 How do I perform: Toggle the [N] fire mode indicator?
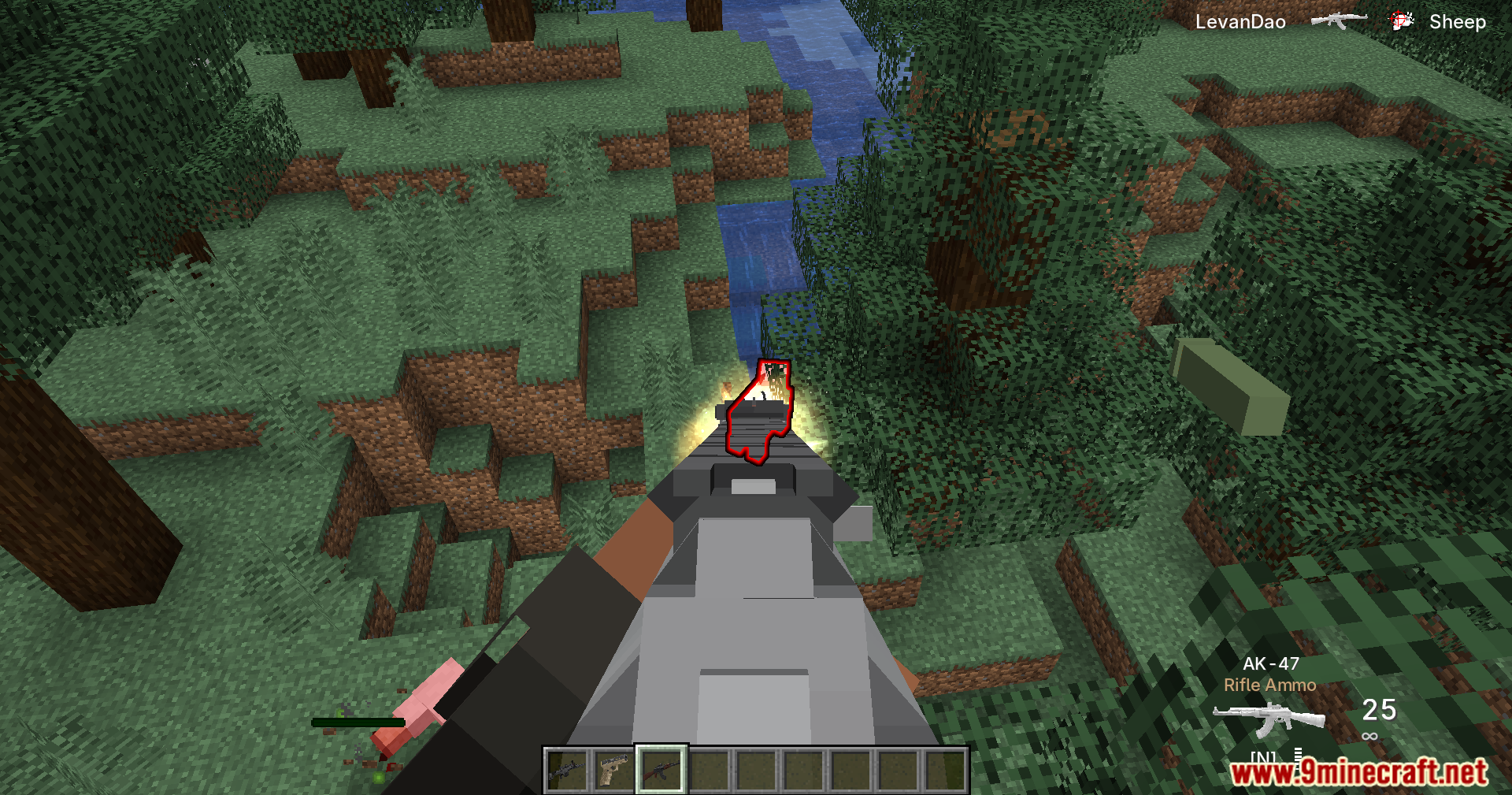click(x=1264, y=755)
